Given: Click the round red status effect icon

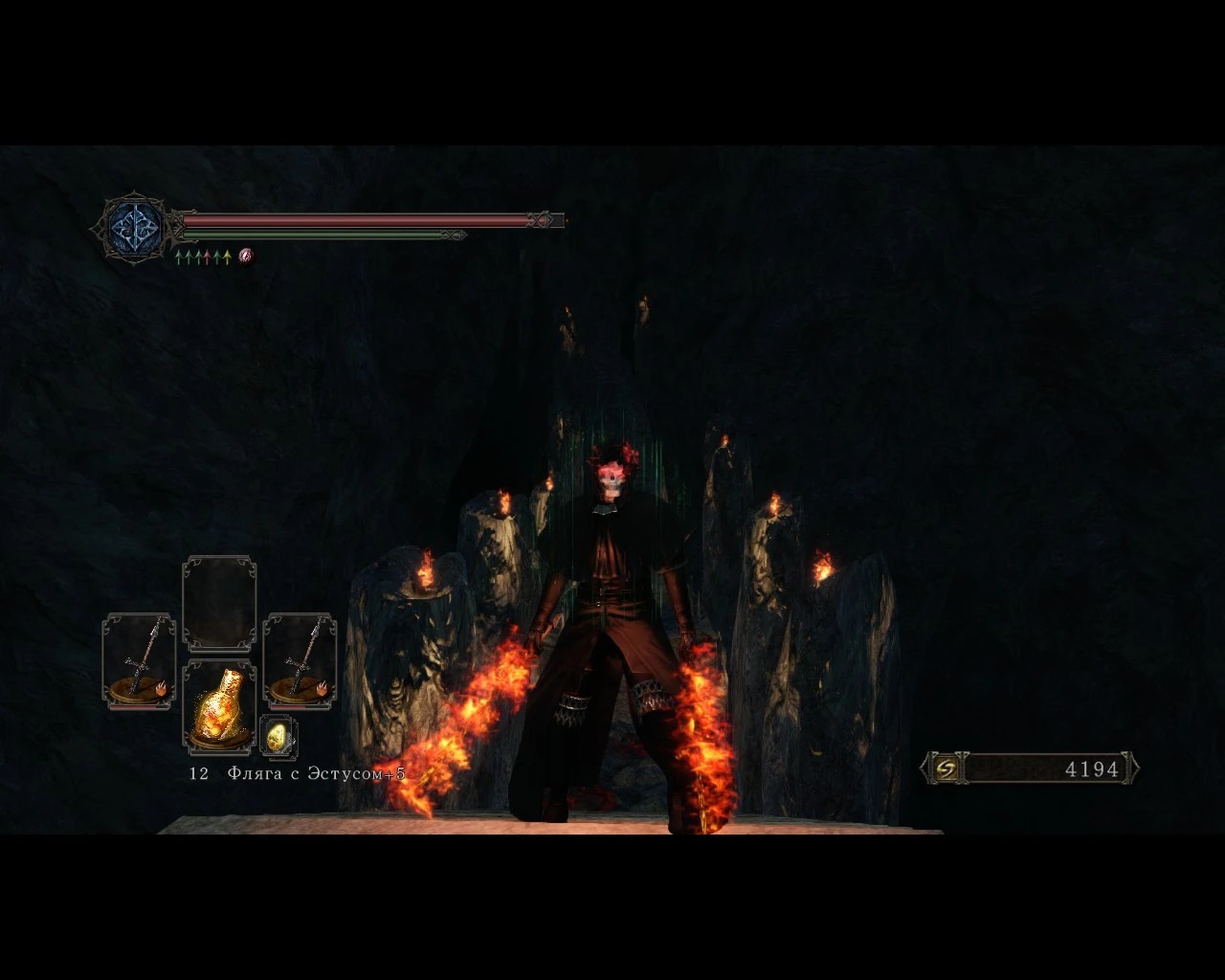Looking at the screenshot, I should click(246, 256).
